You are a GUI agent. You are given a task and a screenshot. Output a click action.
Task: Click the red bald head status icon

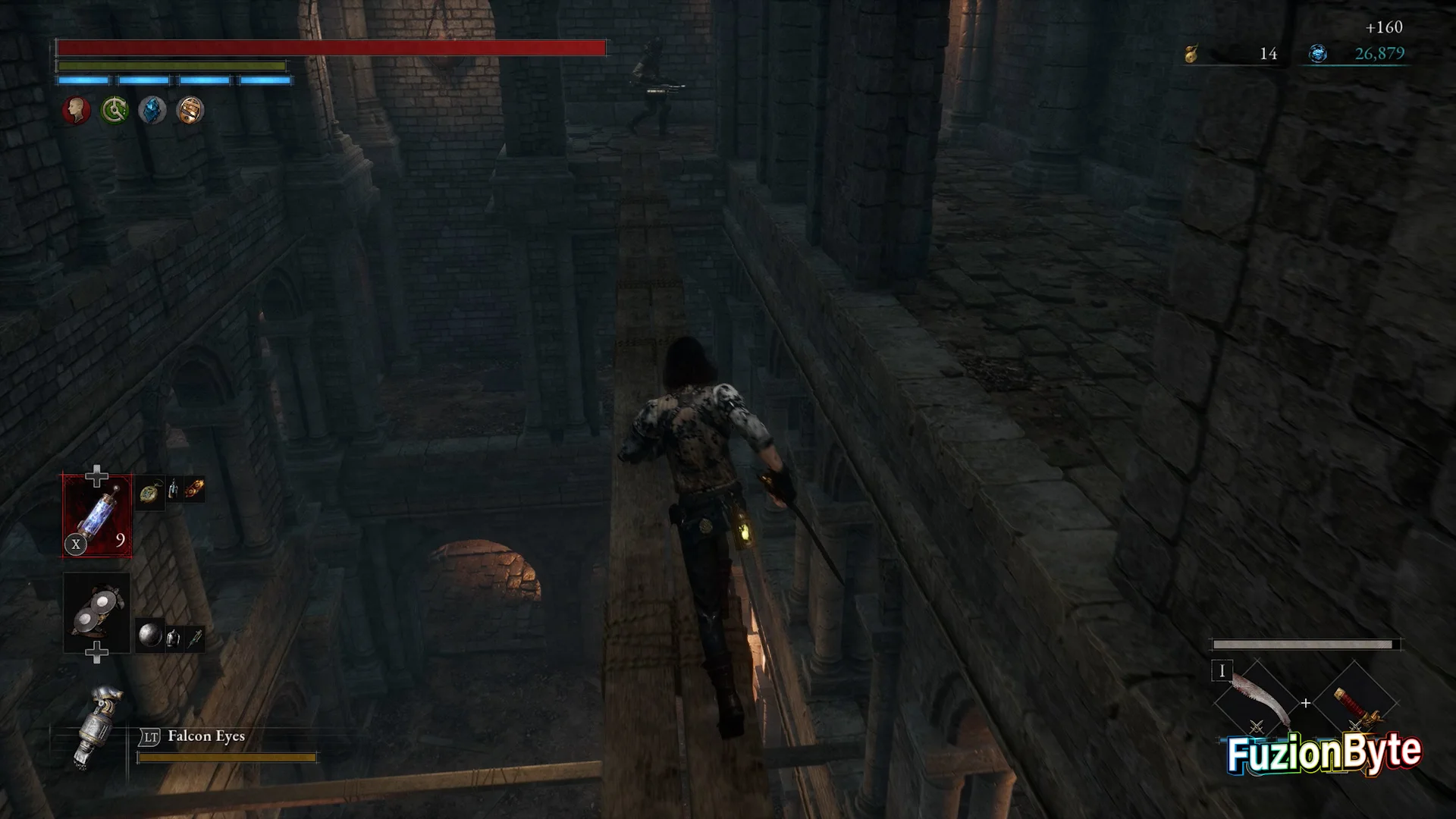(76, 111)
